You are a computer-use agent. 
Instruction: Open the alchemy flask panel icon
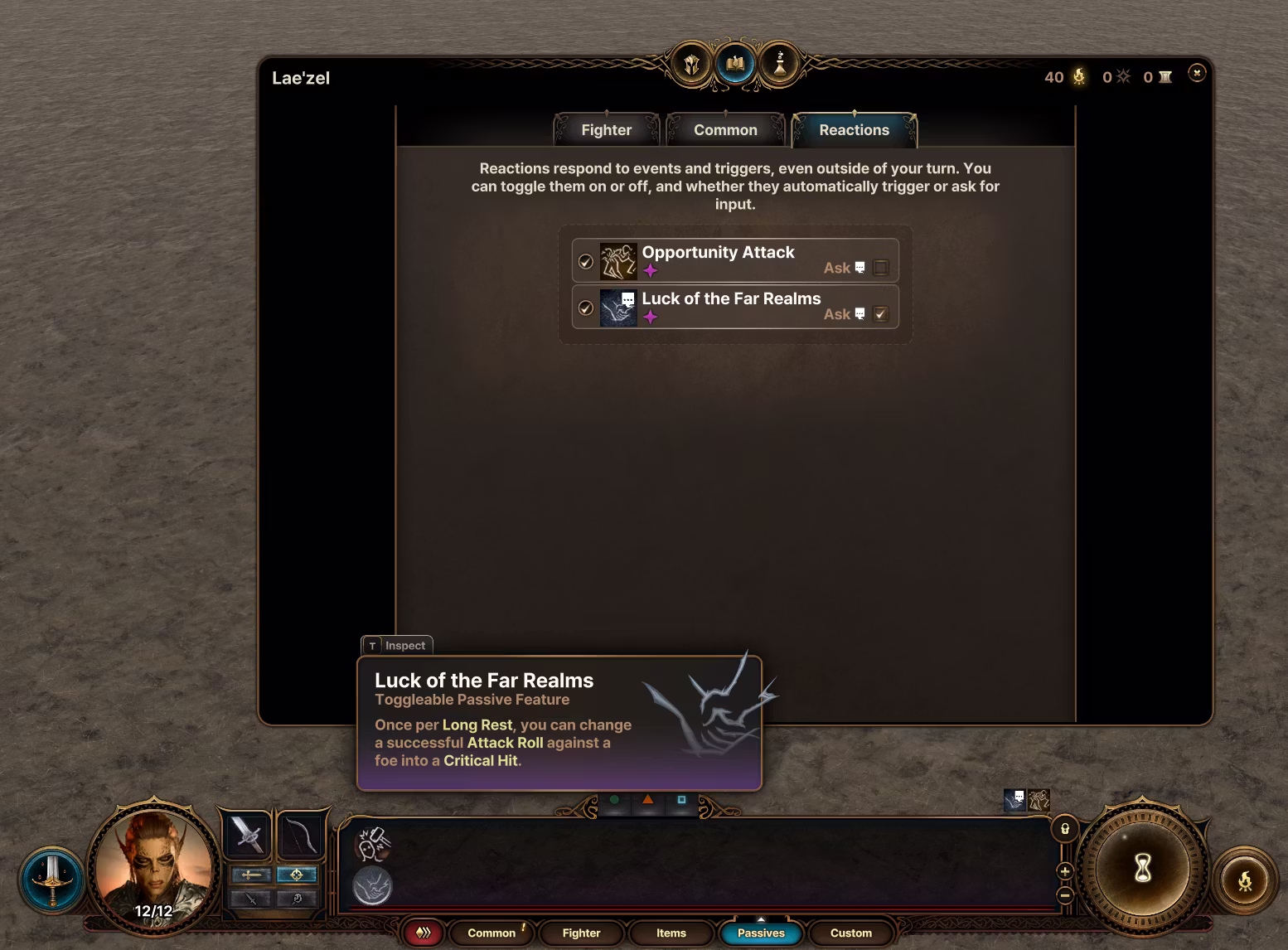(x=779, y=64)
